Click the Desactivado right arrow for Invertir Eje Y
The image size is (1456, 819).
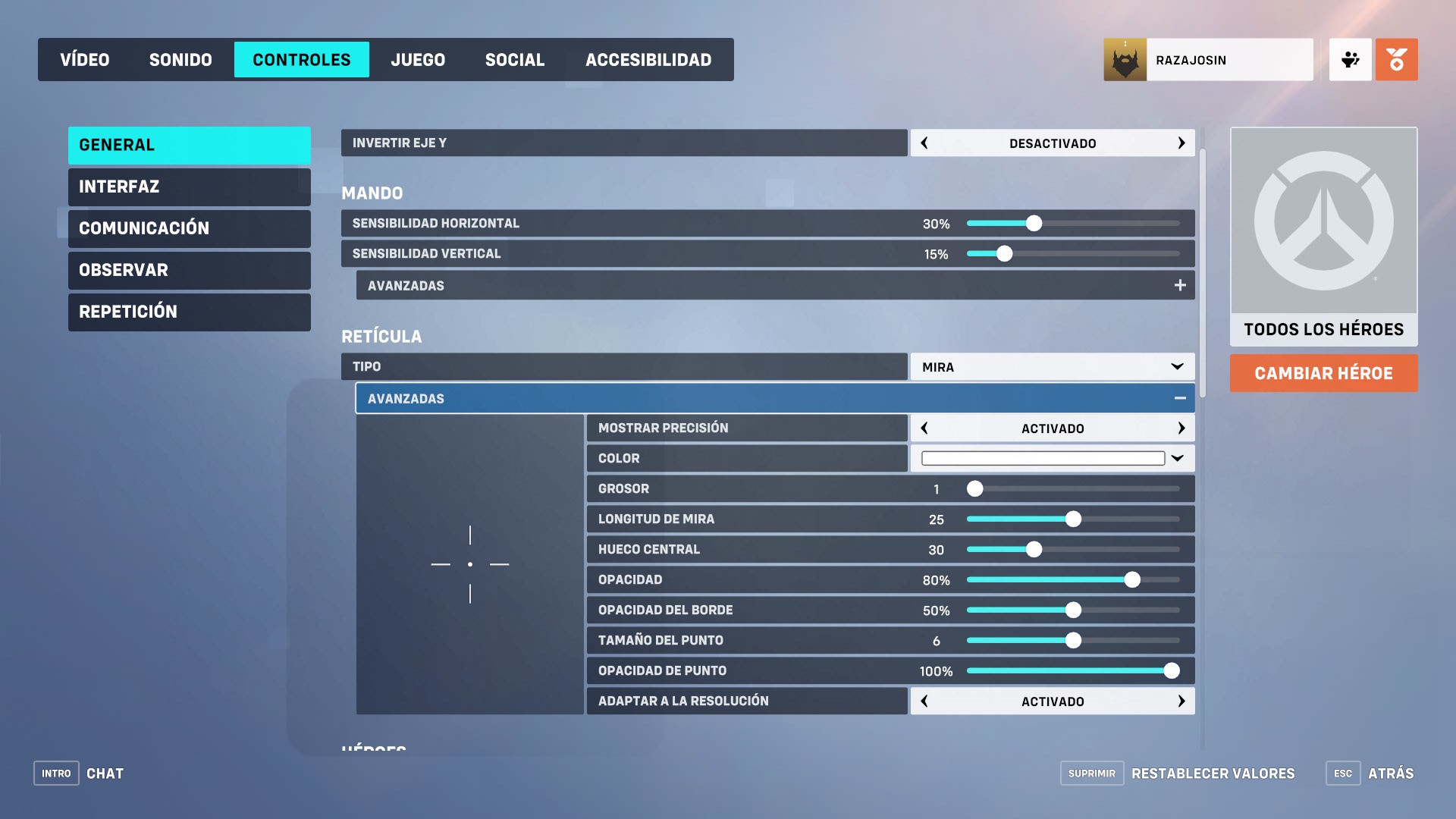[1181, 143]
